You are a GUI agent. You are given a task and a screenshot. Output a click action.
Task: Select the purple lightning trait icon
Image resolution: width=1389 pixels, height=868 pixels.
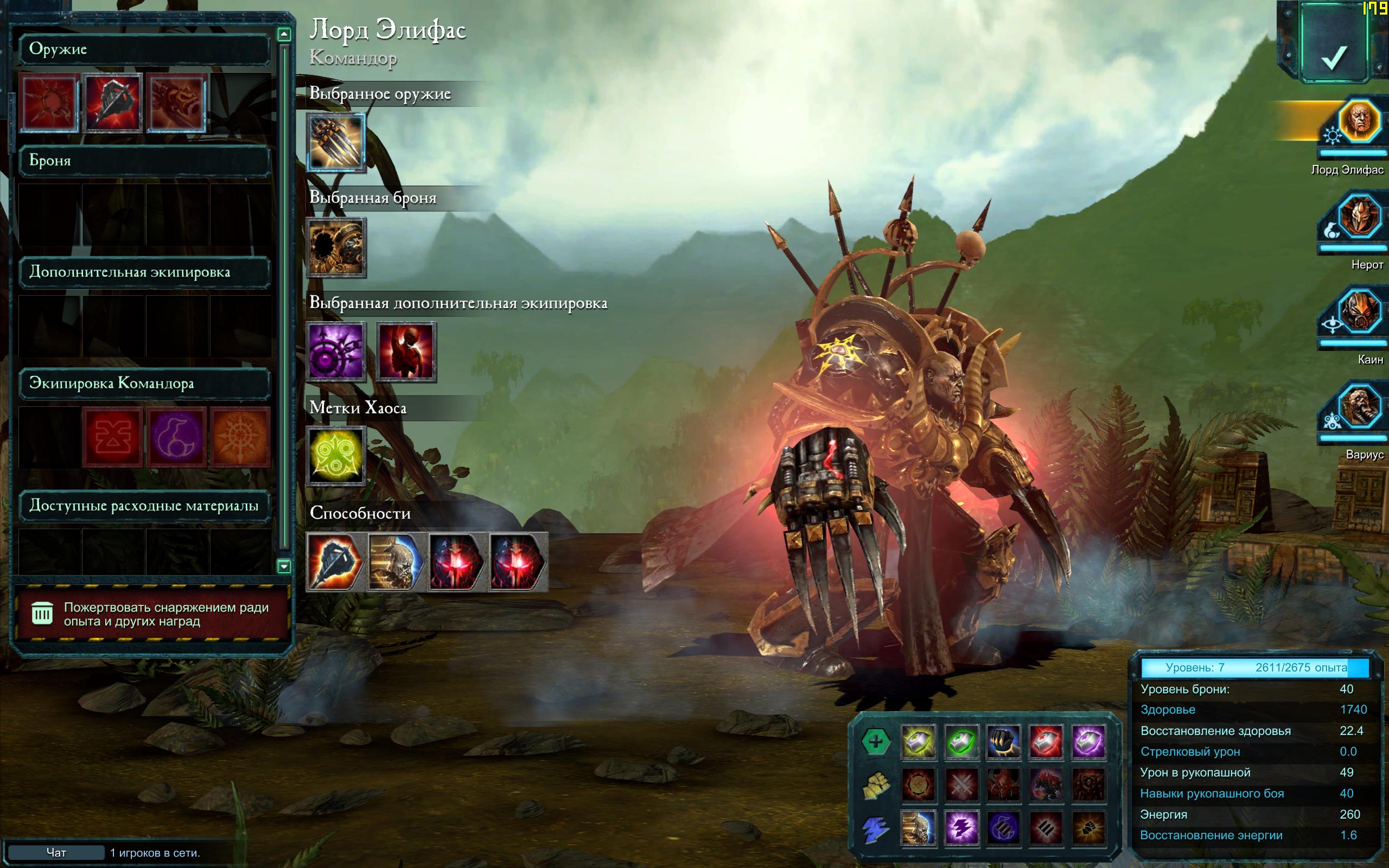click(x=961, y=828)
